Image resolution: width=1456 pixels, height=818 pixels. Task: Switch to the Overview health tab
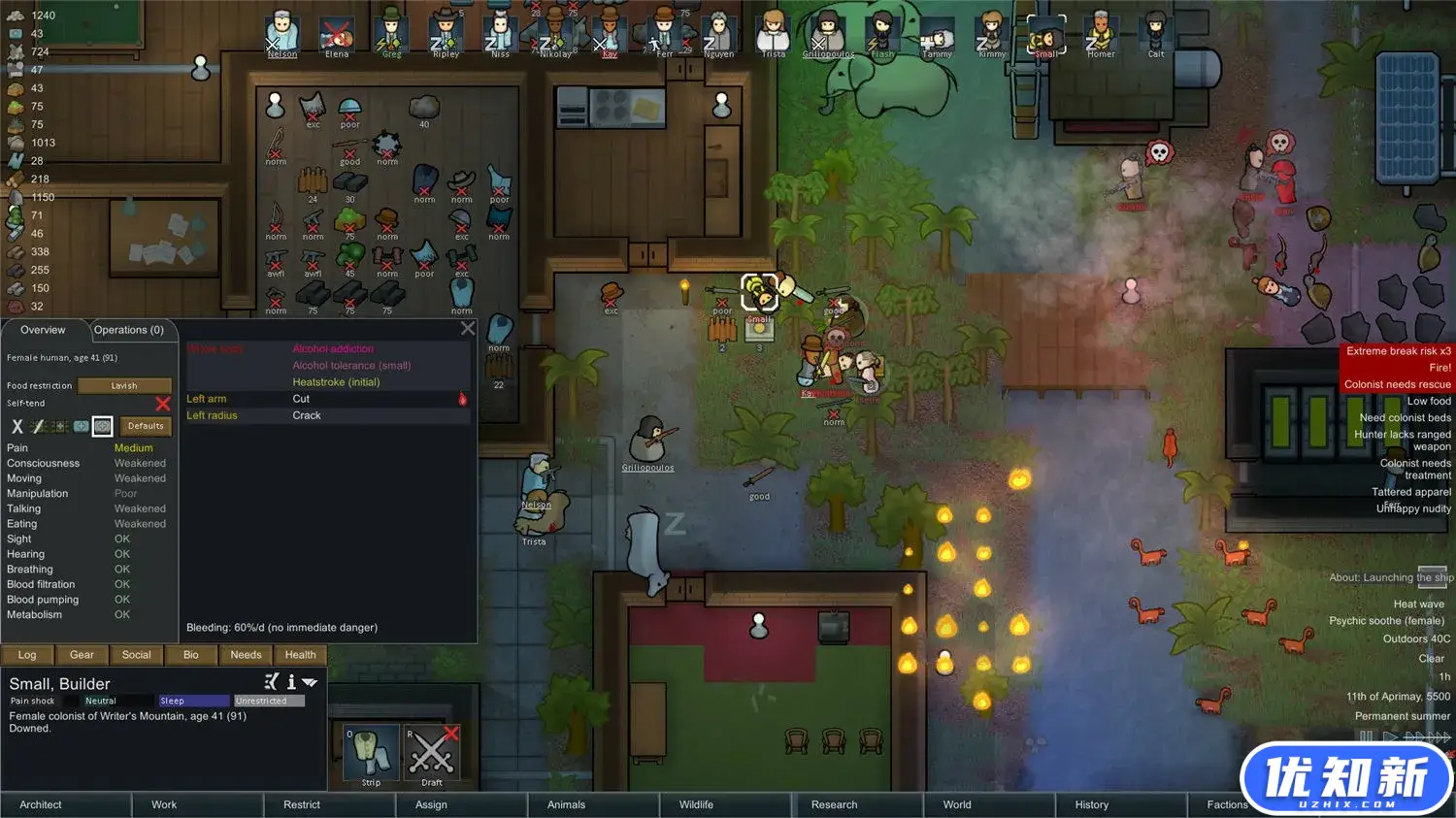pyautogui.click(x=43, y=330)
